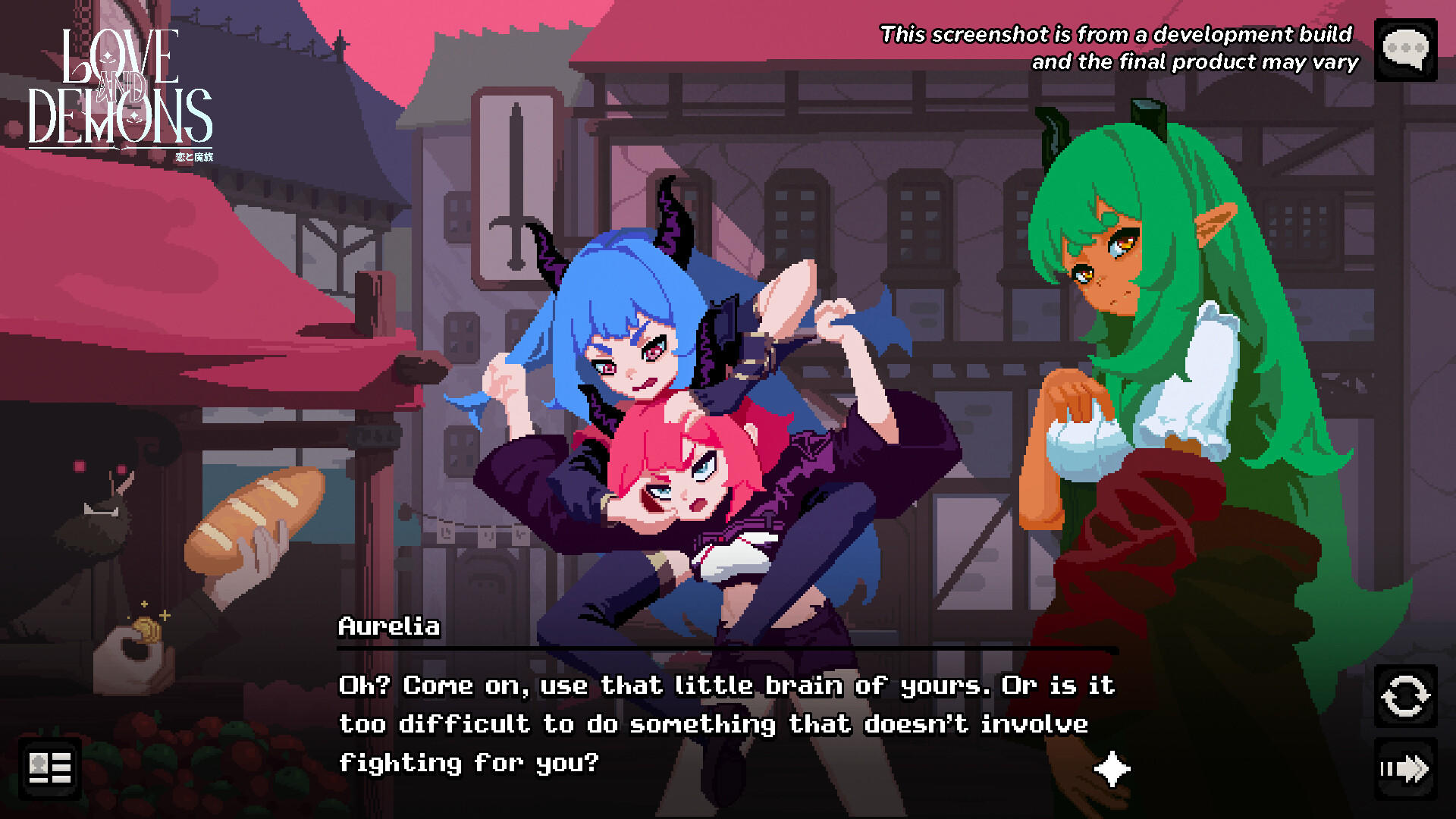Viewport: 1456px width, 819px height.
Task: Open the dialogue history speech bubble icon
Action: [1406, 50]
